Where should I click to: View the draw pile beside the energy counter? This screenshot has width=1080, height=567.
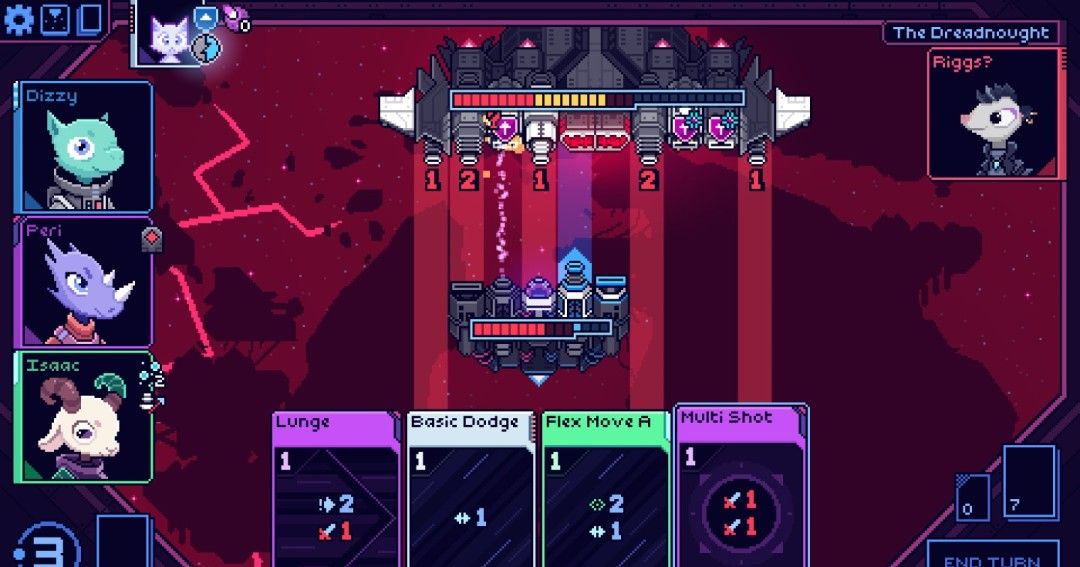(x=122, y=542)
